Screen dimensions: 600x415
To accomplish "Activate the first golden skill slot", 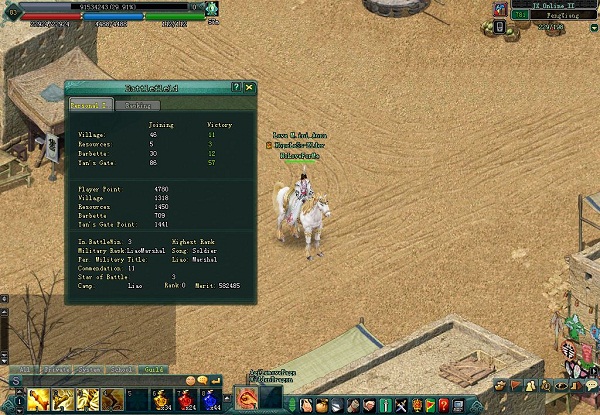I will point(41,401).
